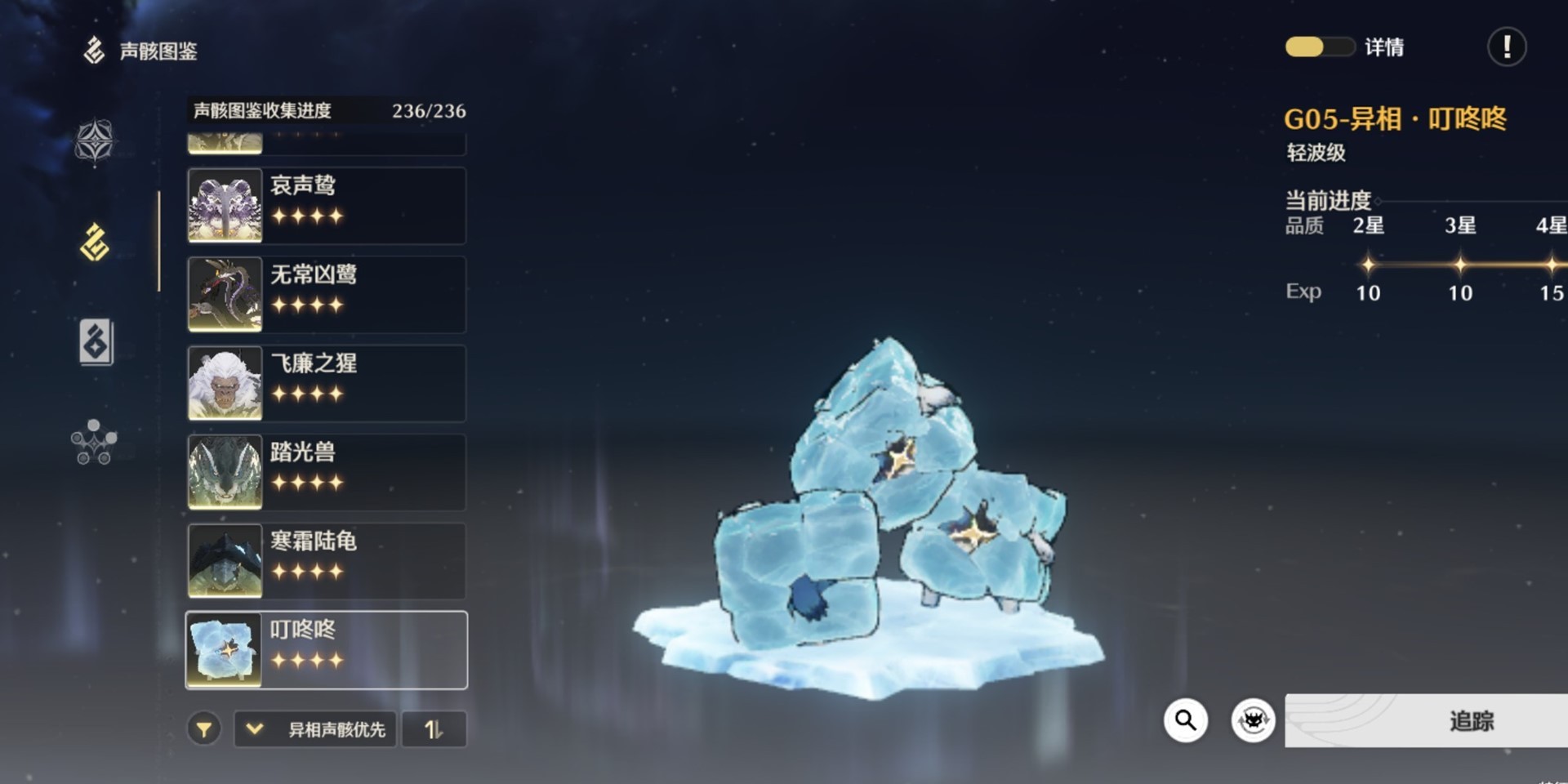Choose 飞廉之猩 from the list

[x=327, y=383]
